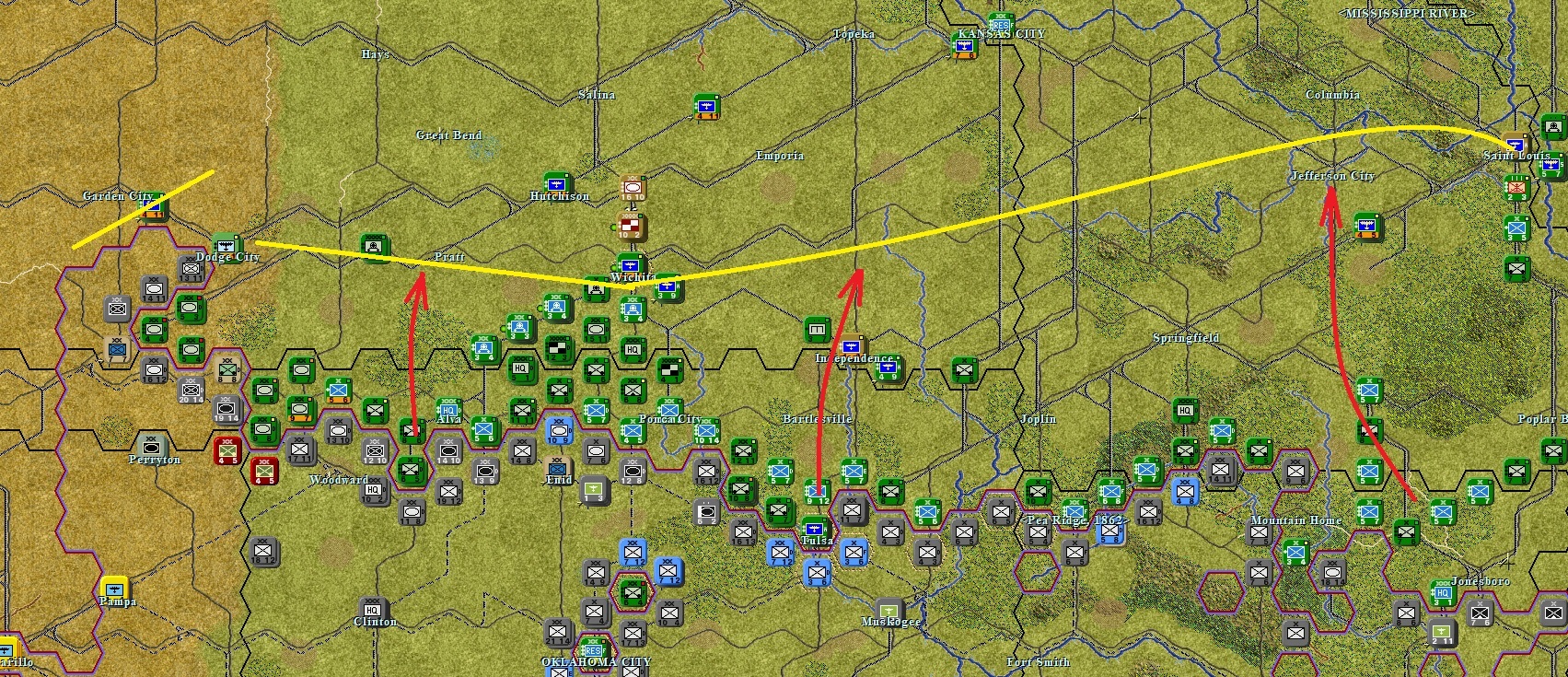Select the checkered recon unit near Alva

559,348
